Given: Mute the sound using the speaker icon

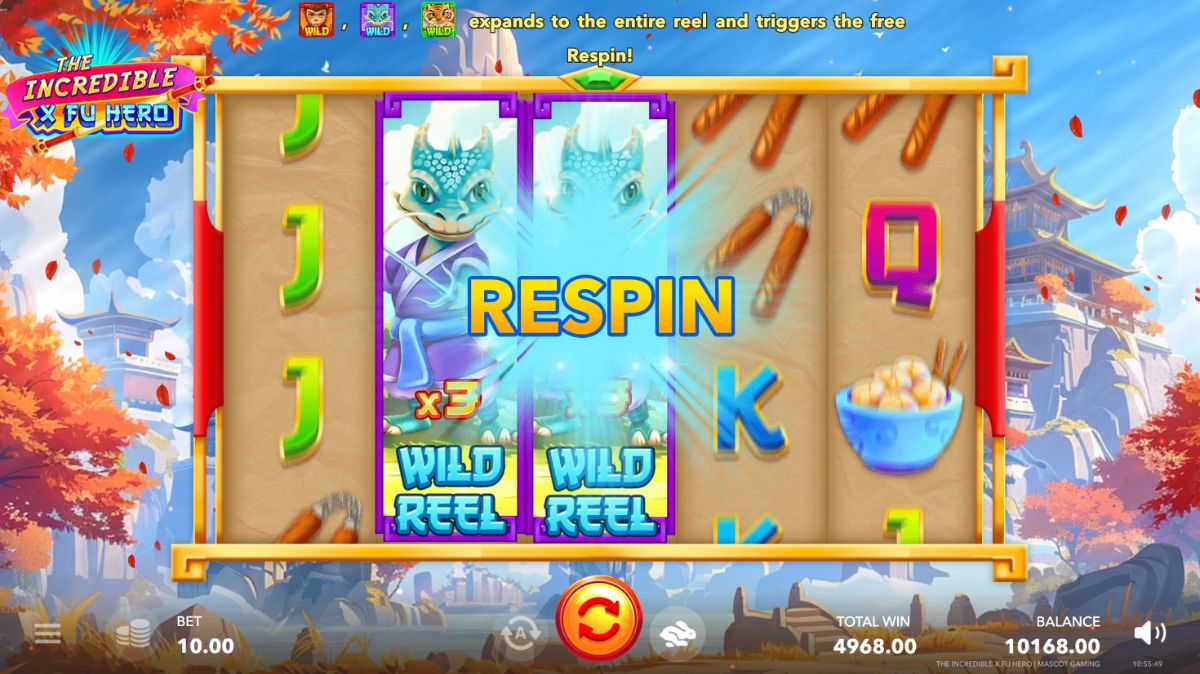Looking at the screenshot, I should point(1150,633).
